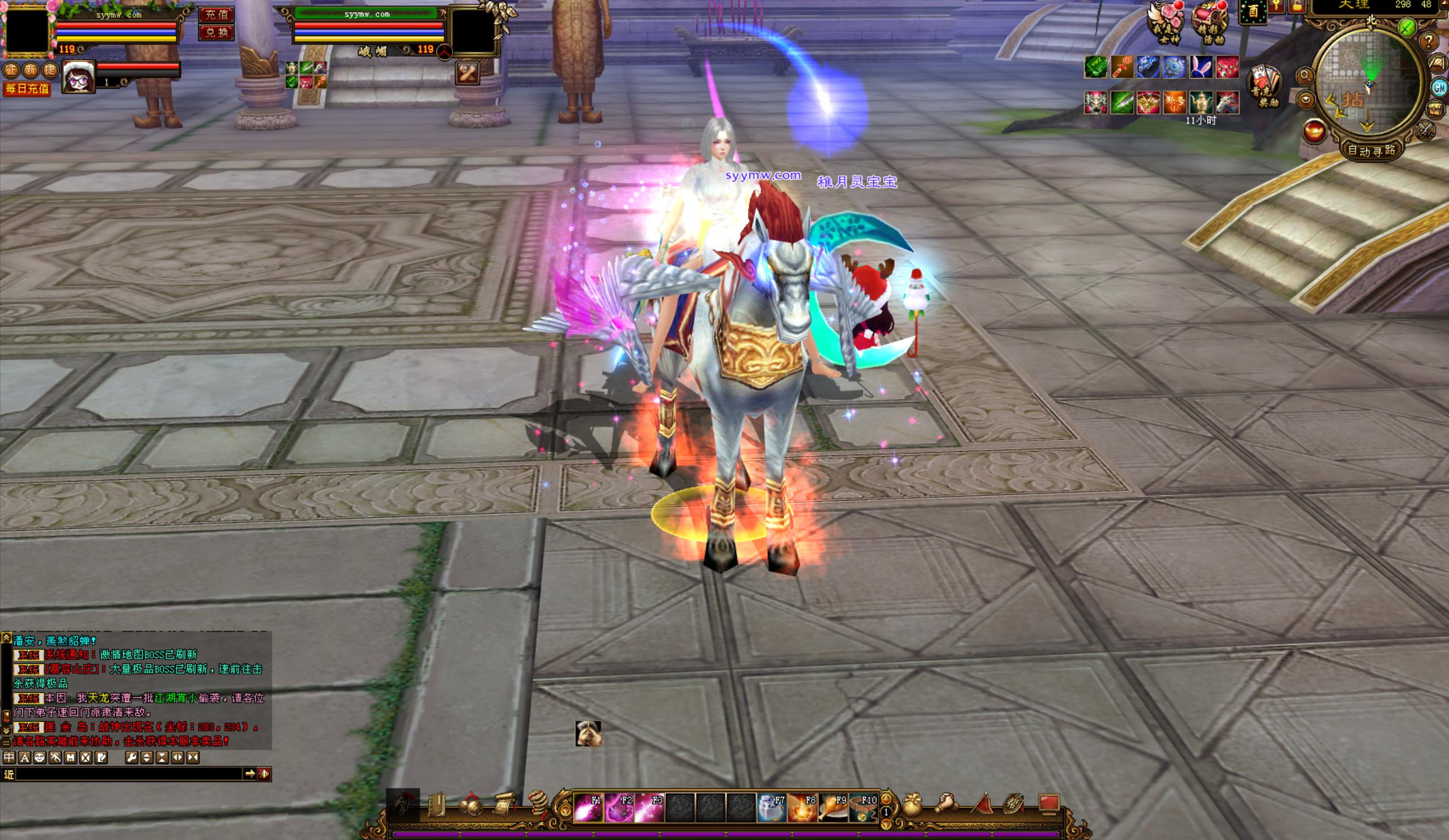The height and width of the screenshot is (840, 1449).
Task: Use the F10 belt item slot
Action: [863, 808]
